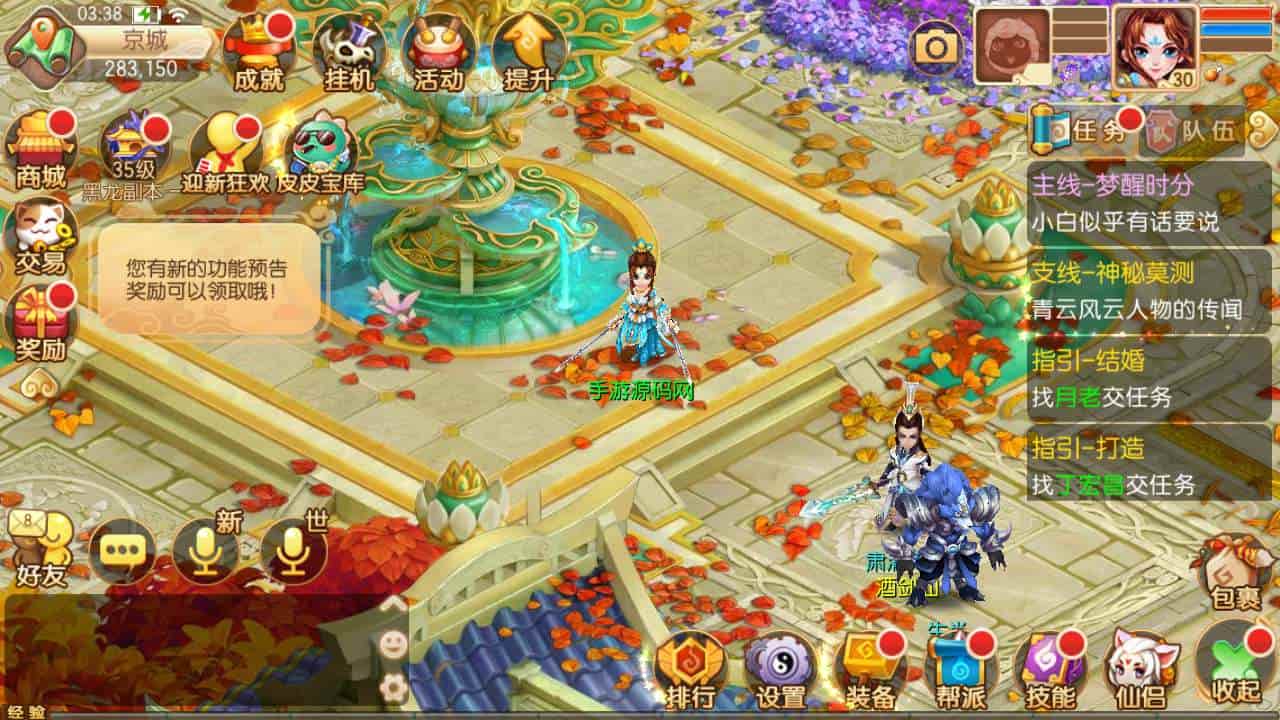Select the 指引-结婚 quest entry

[x=1148, y=378]
